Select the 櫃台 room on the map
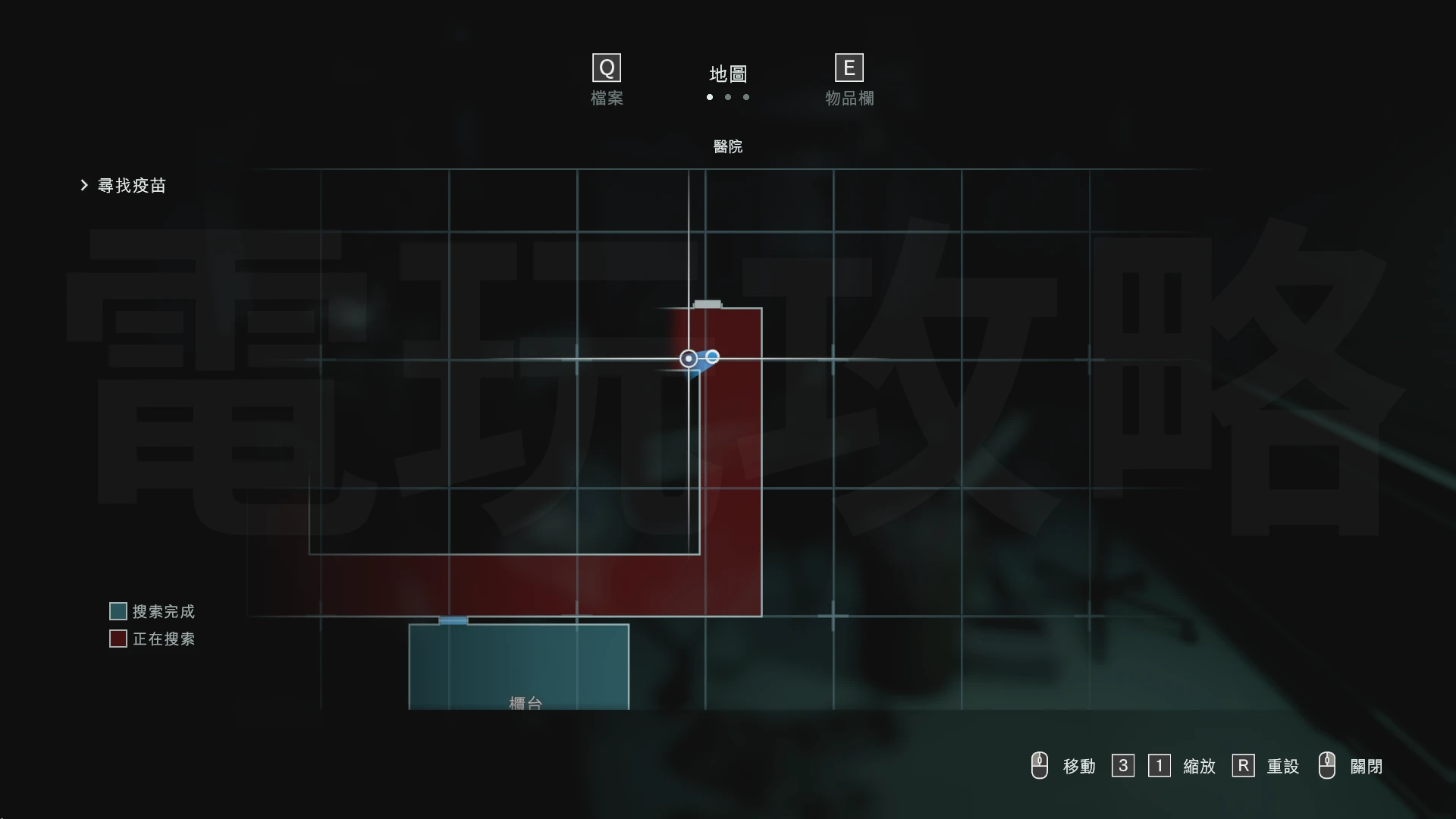The image size is (1456, 819). pyautogui.click(x=519, y=667)
